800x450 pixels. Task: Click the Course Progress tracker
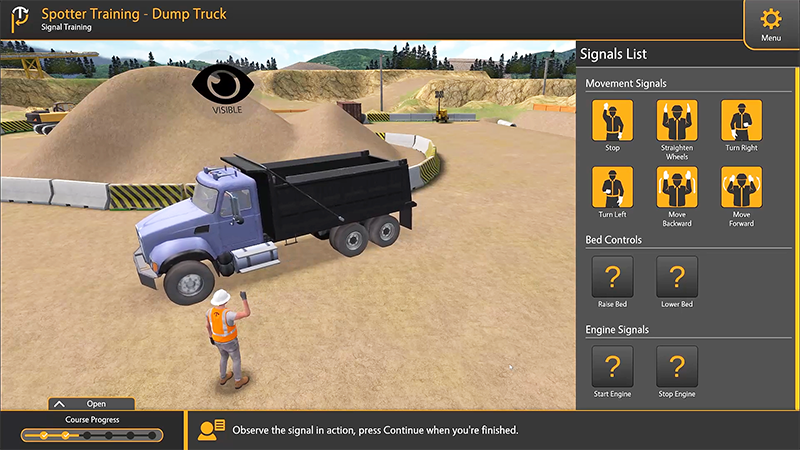coord(92,435)
